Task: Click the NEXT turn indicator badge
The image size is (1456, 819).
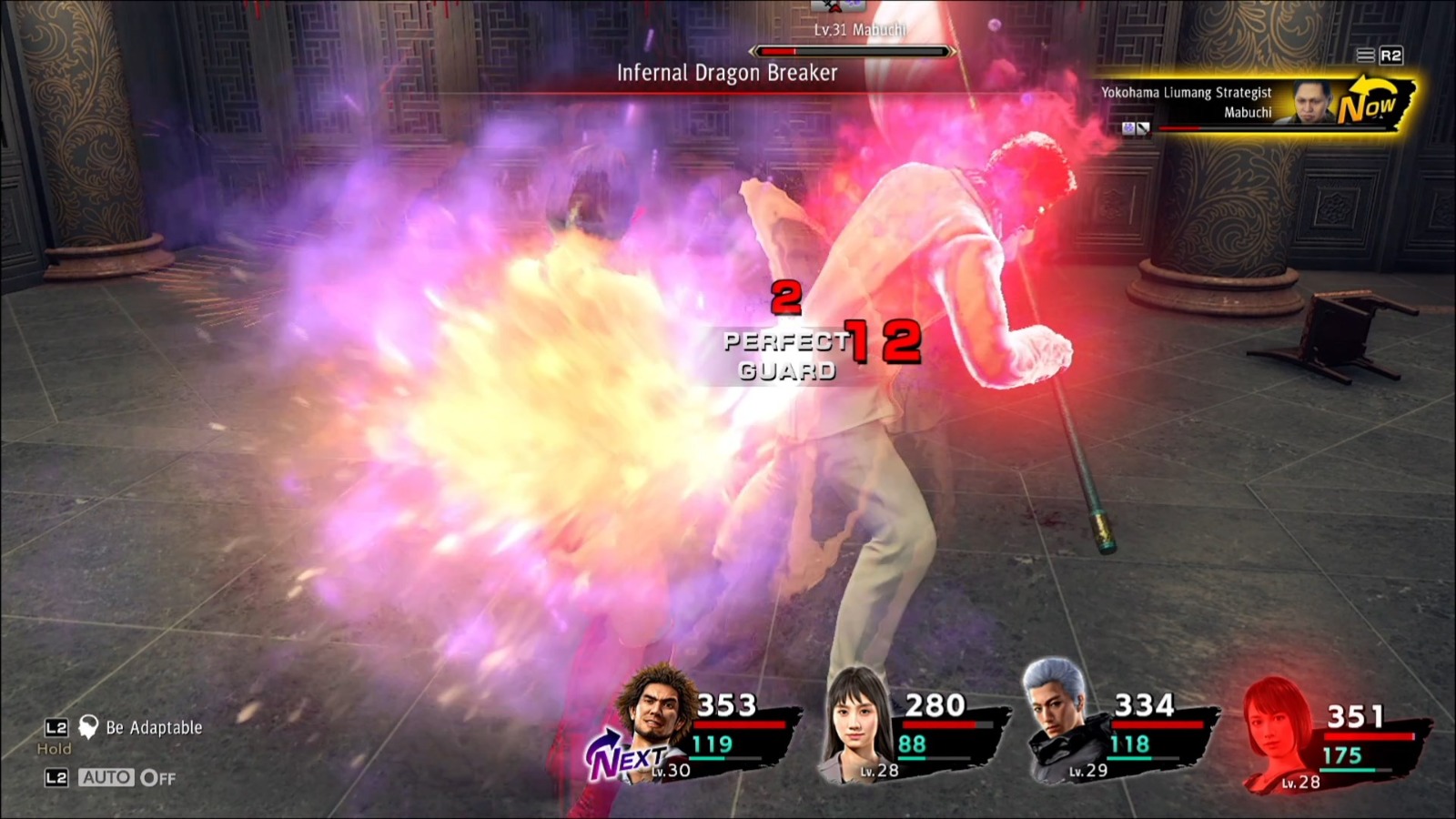Action: click(631, 755)
